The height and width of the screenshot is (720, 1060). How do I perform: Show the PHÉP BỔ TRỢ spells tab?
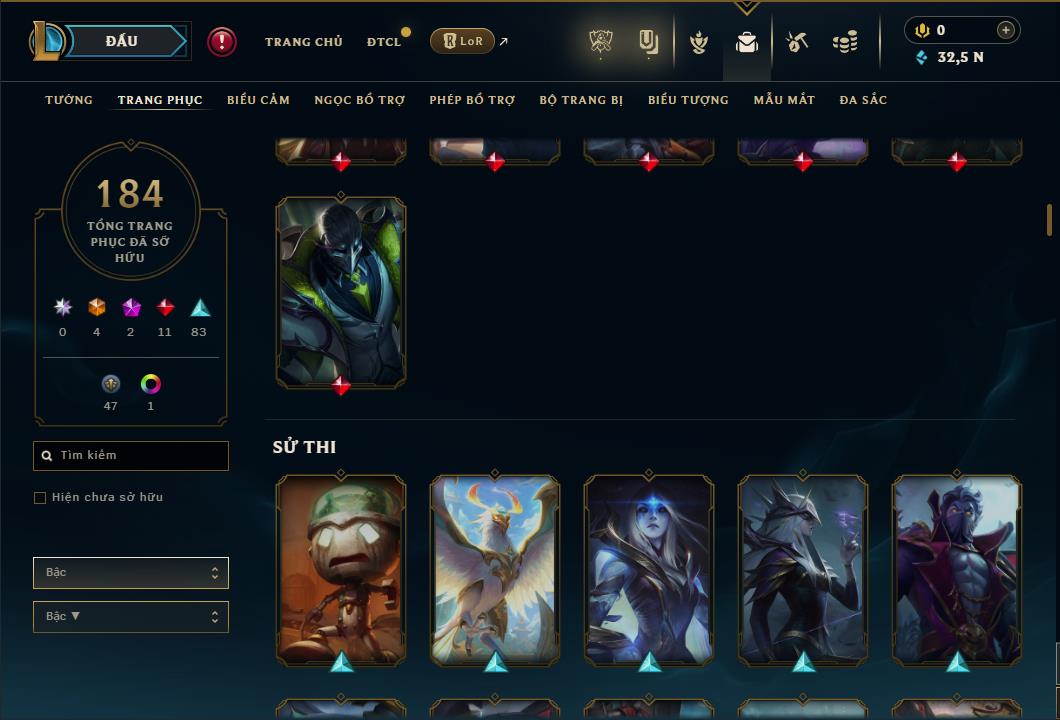[x=472, y=100]
